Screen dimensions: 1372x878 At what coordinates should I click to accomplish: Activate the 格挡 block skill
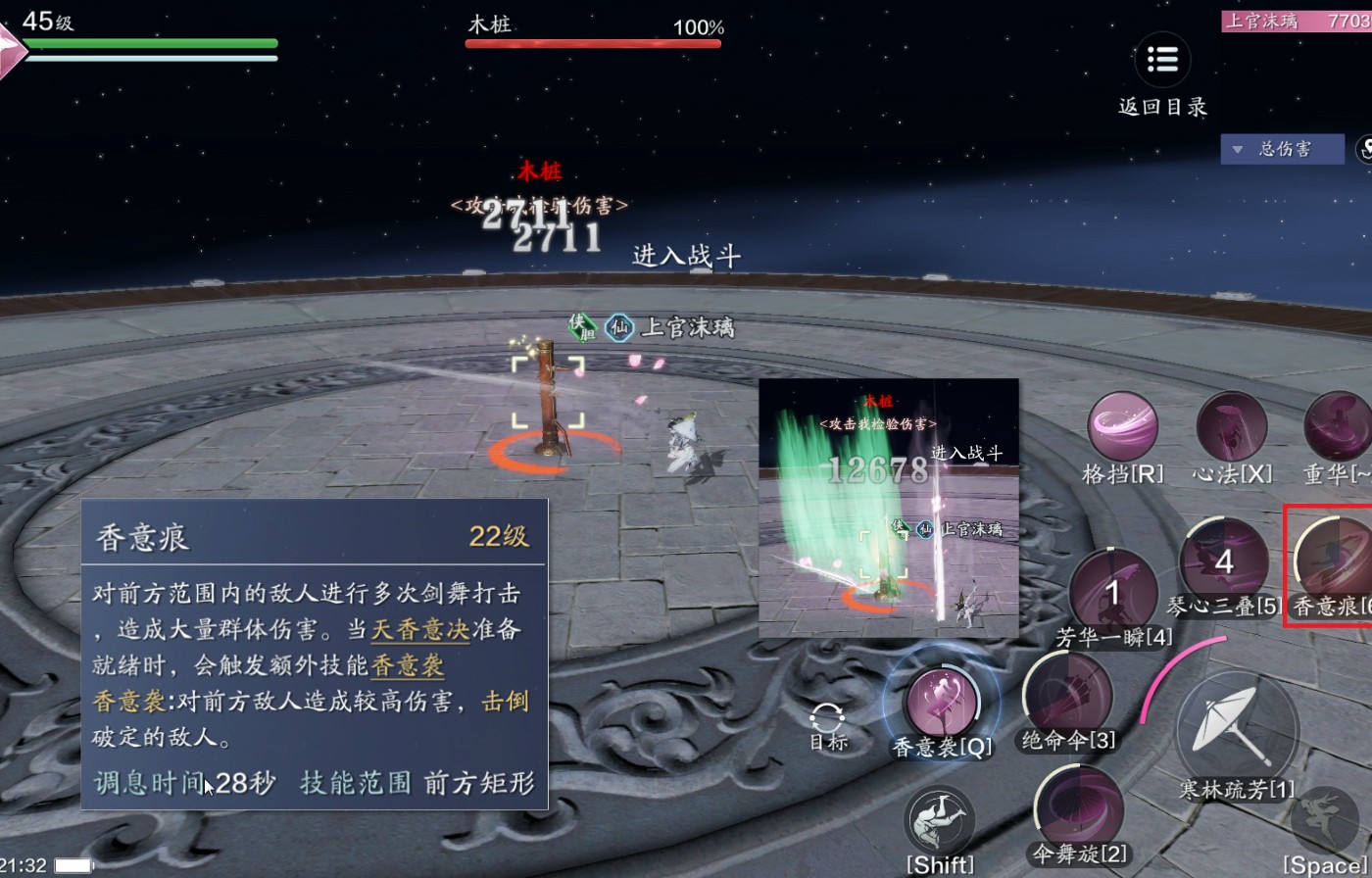pos(1122,427)
